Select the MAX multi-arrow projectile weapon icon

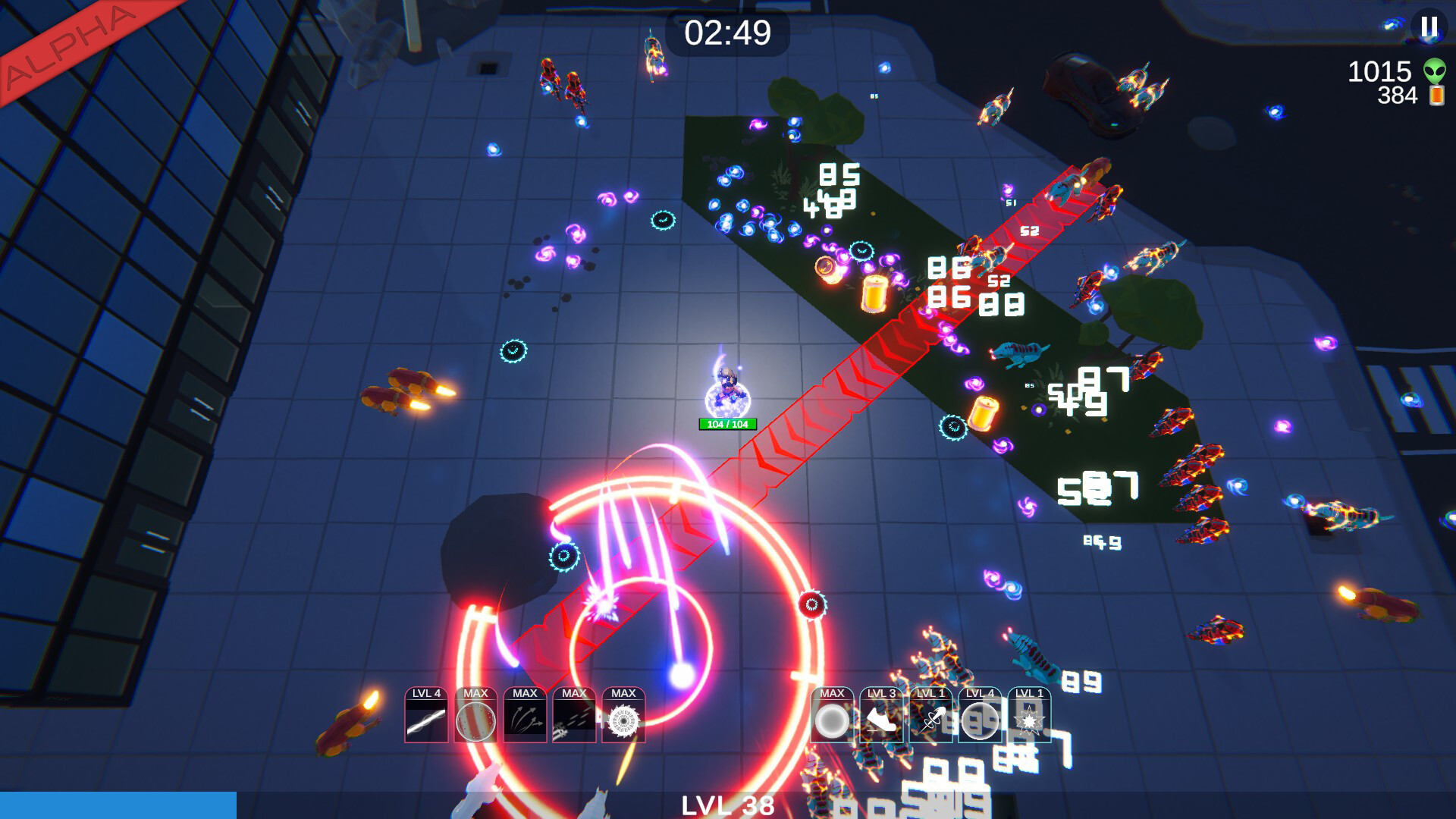click(x=525, y=717)
